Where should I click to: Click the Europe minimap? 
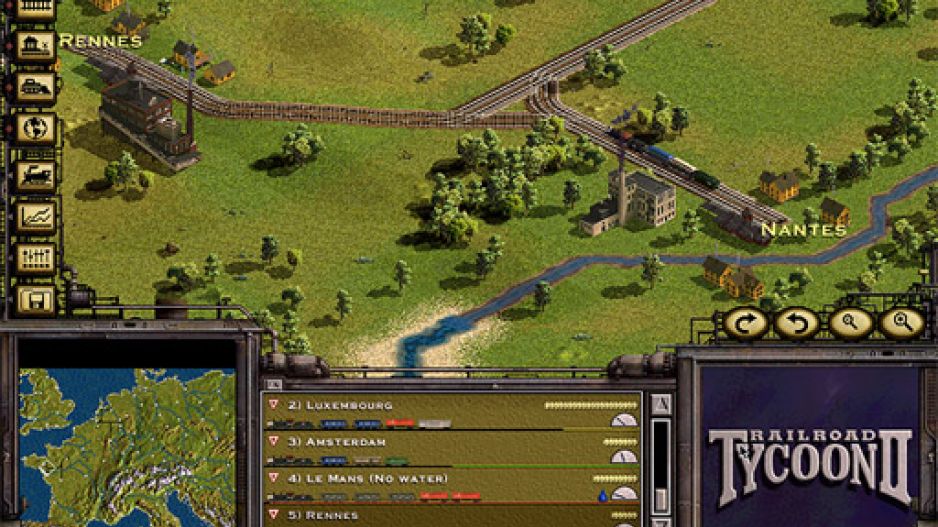click(127, 447)
